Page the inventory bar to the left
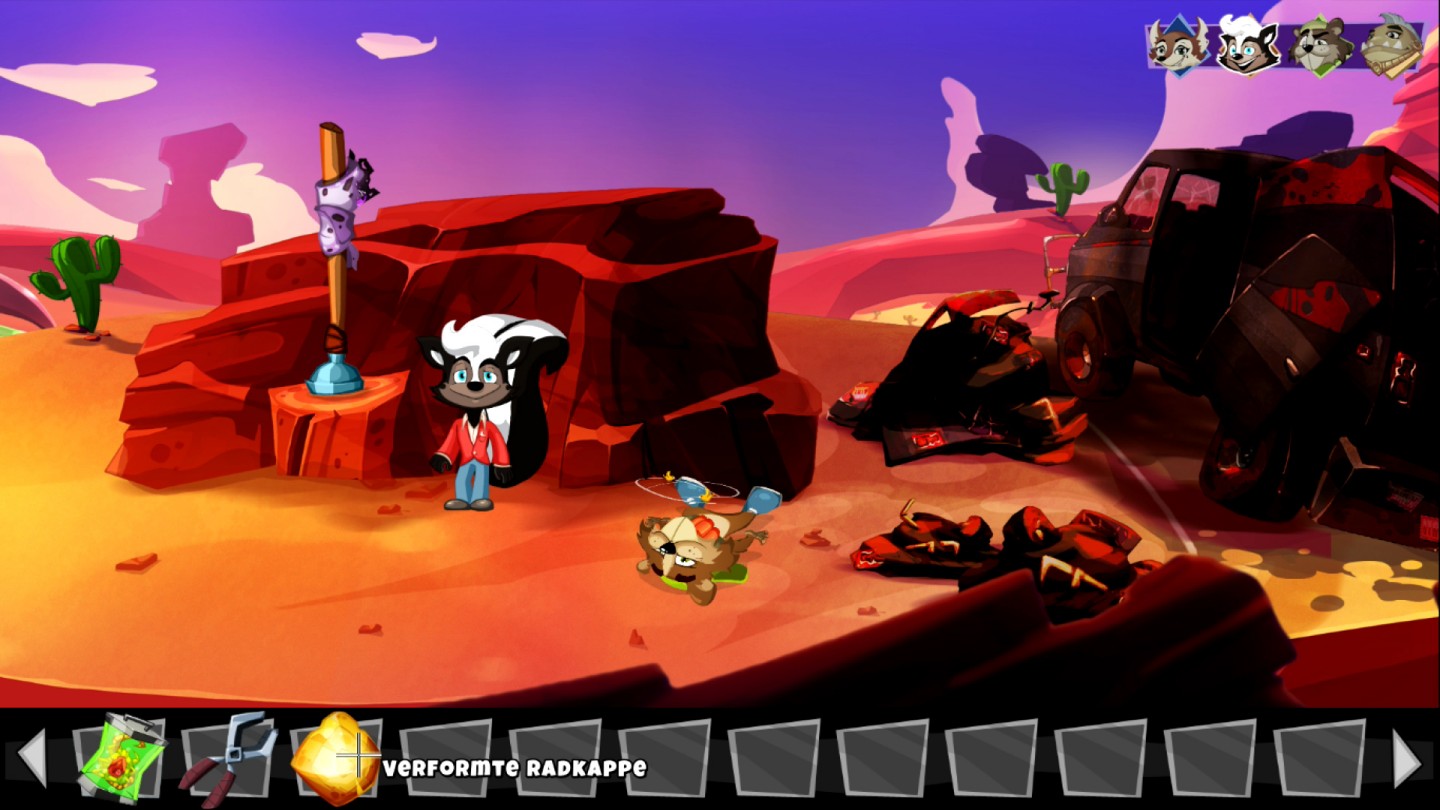1440x810 pixels. point(33,758)
